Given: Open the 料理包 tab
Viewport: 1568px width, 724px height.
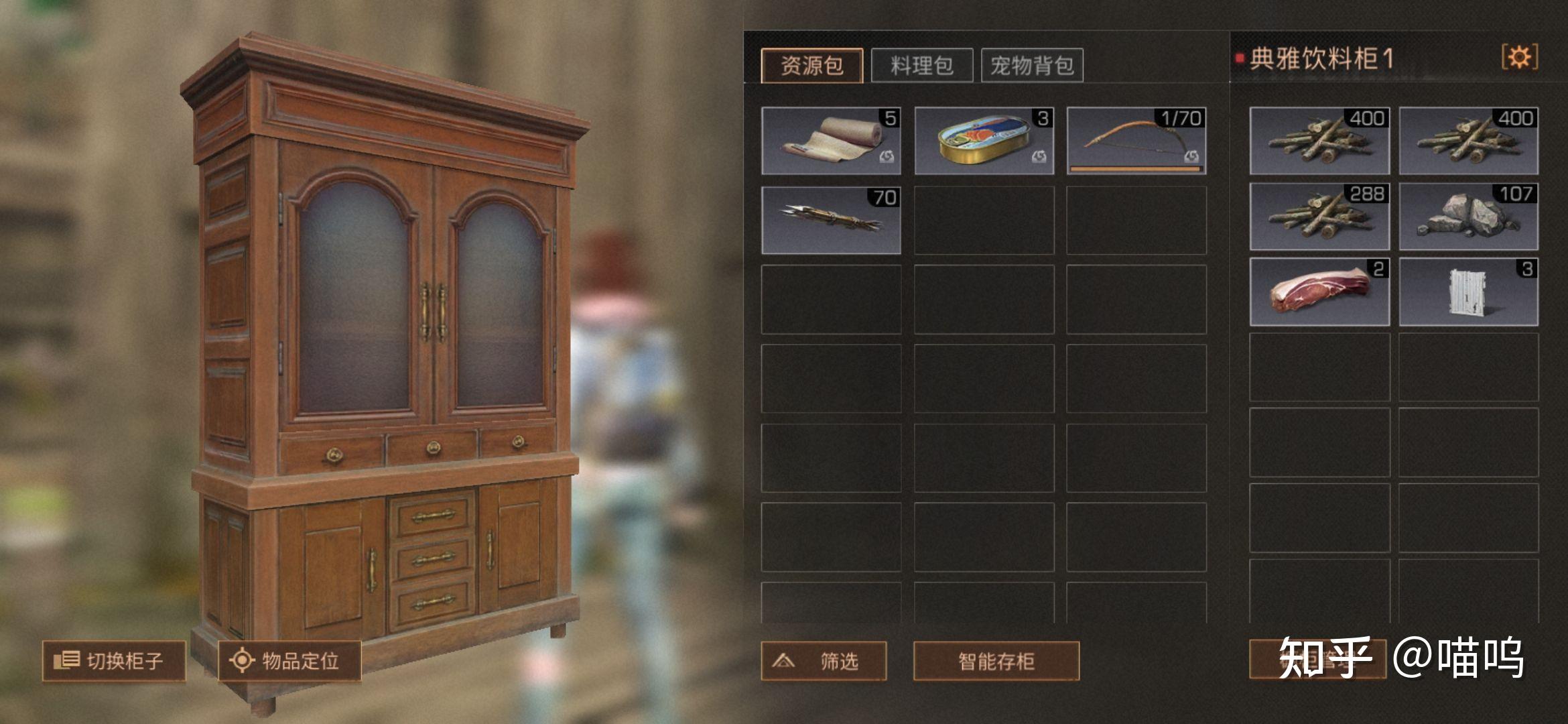Looking at the screenshot, I should coord(921,66).
